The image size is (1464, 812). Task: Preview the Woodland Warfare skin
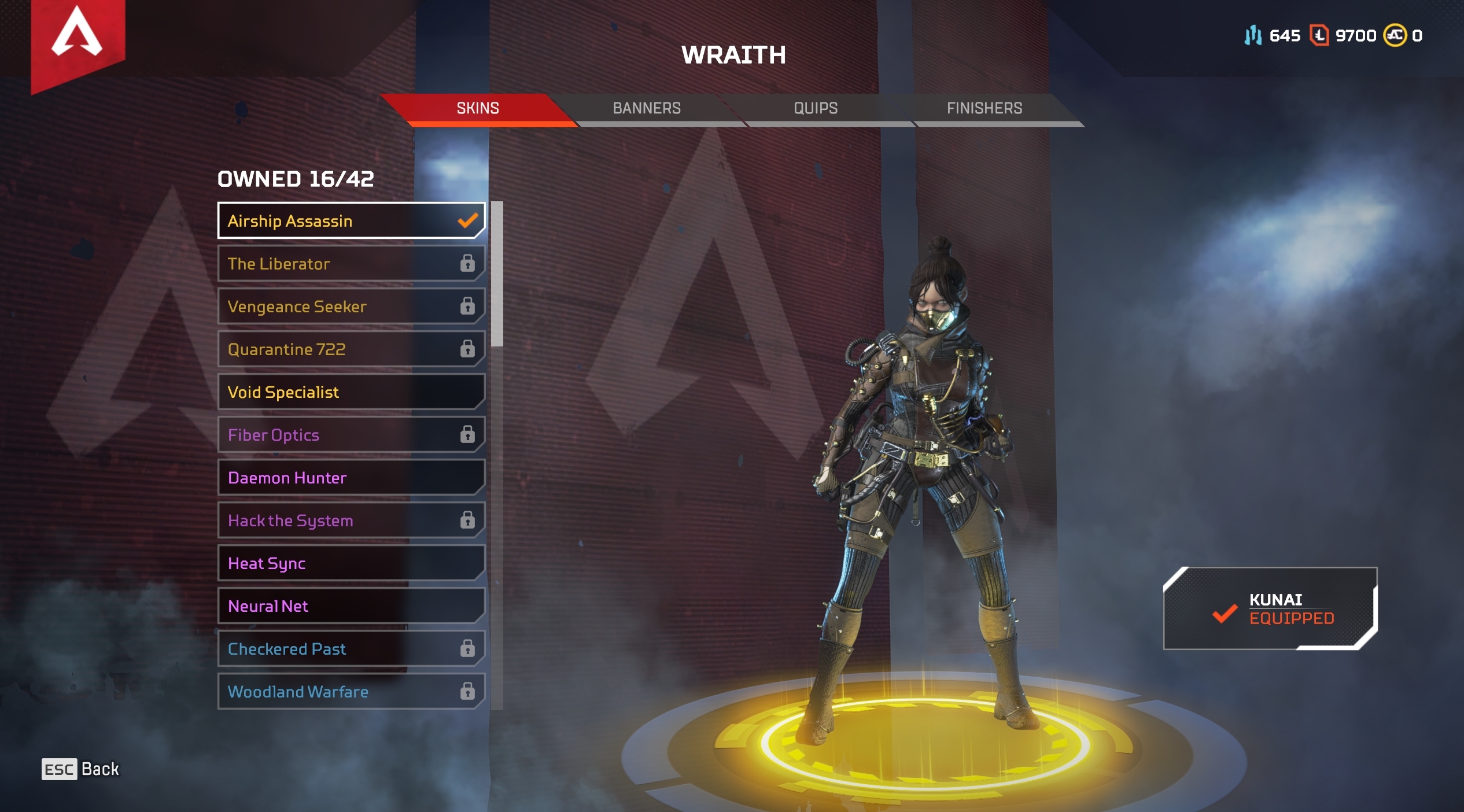[351, 691]
